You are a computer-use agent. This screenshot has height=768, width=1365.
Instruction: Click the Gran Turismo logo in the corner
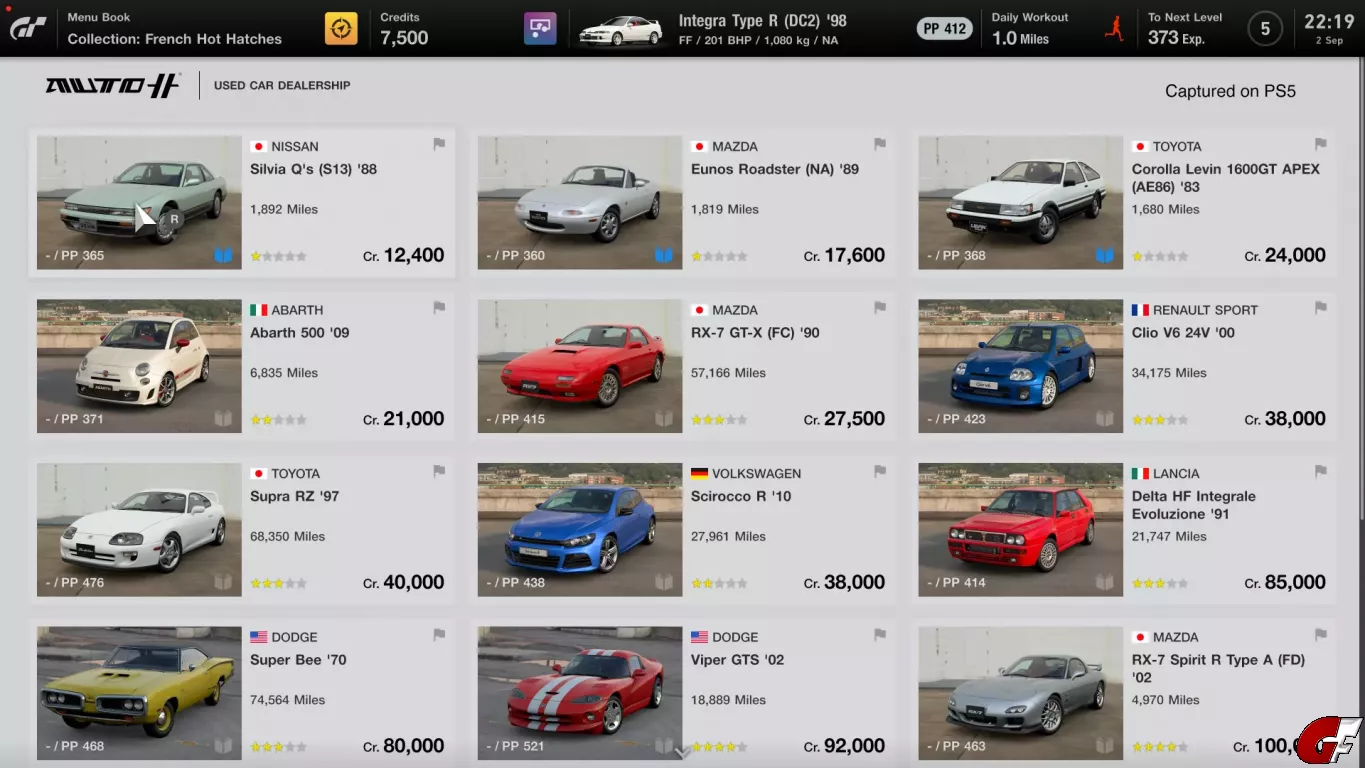click(x=28, y=28)
